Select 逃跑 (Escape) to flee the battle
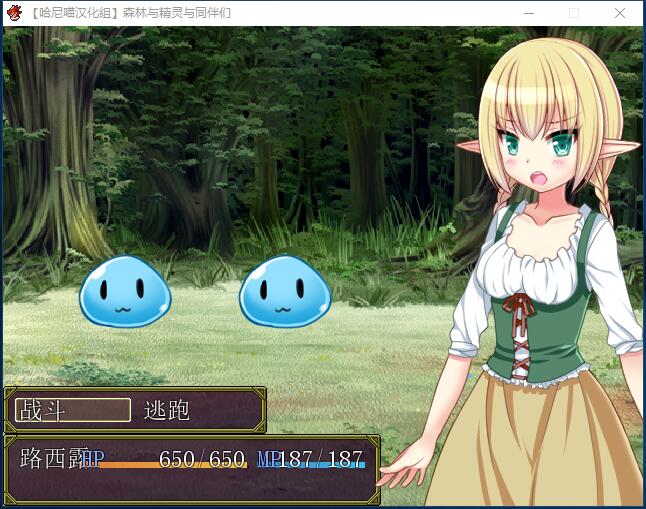646x509 pixels. [x=167, y=410]
